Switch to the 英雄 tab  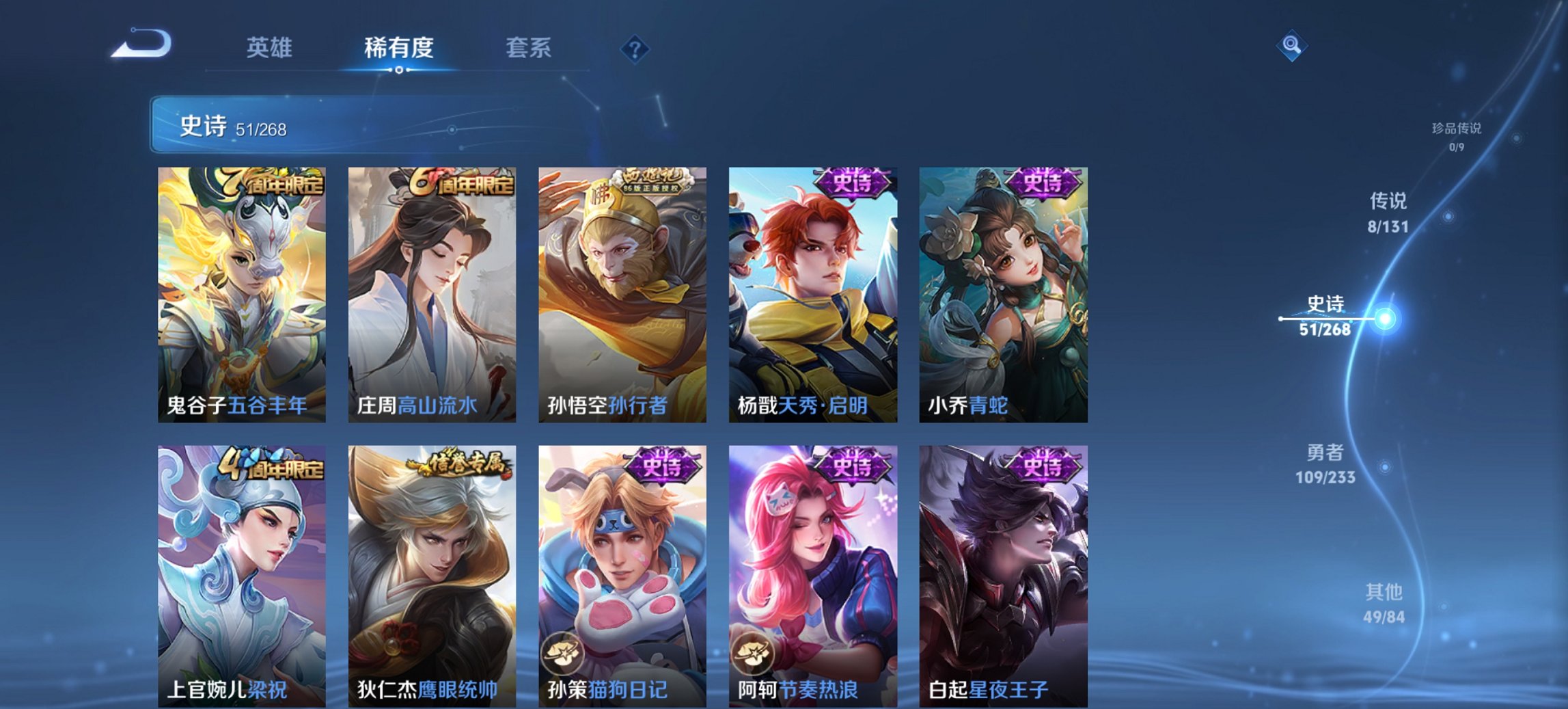272,48
